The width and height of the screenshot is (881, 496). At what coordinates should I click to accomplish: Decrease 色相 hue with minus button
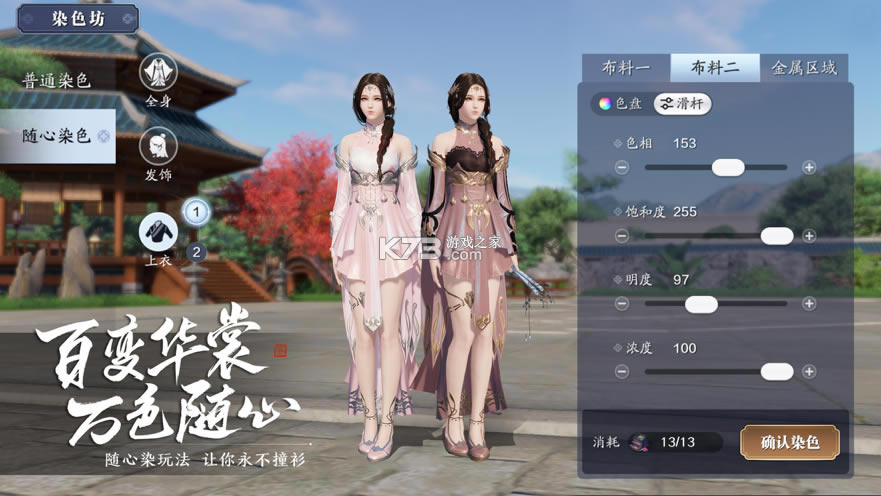tap(622, 167)
